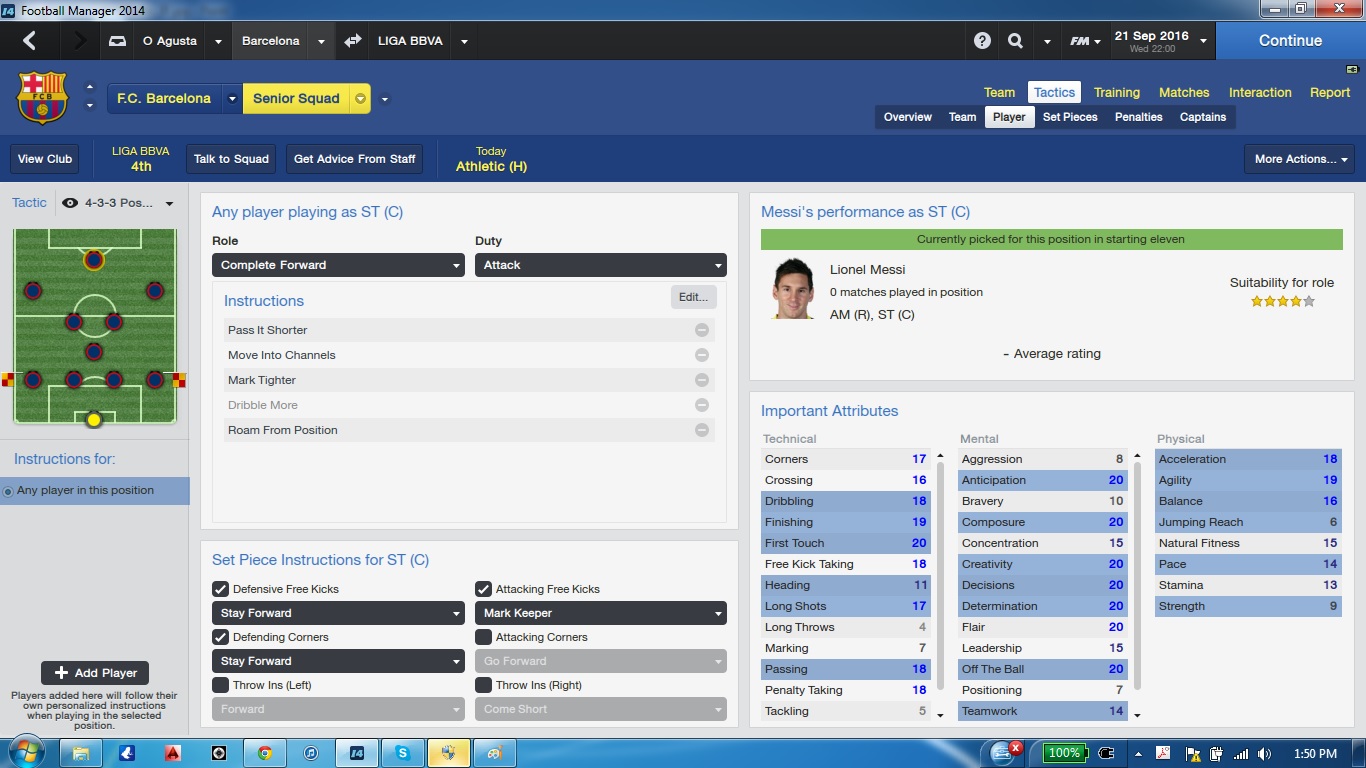This screenshot has height=768, width=1366.
Task: Open the Talk to Squad option
Action: coord(231,159)
